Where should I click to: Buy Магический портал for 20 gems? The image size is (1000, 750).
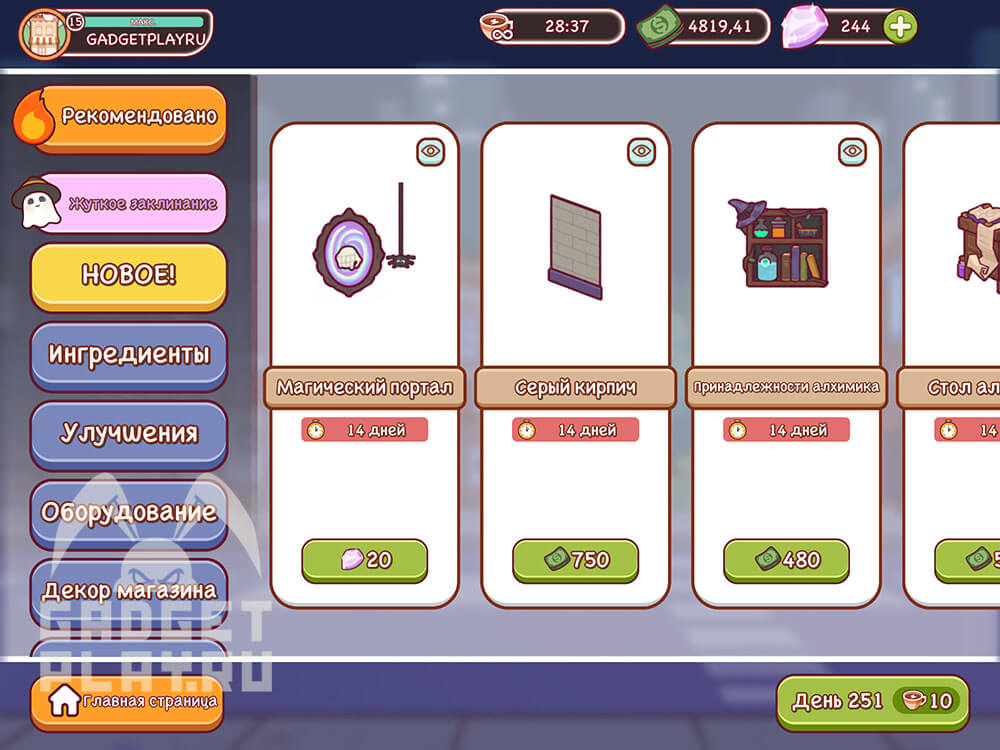(364, 560)
